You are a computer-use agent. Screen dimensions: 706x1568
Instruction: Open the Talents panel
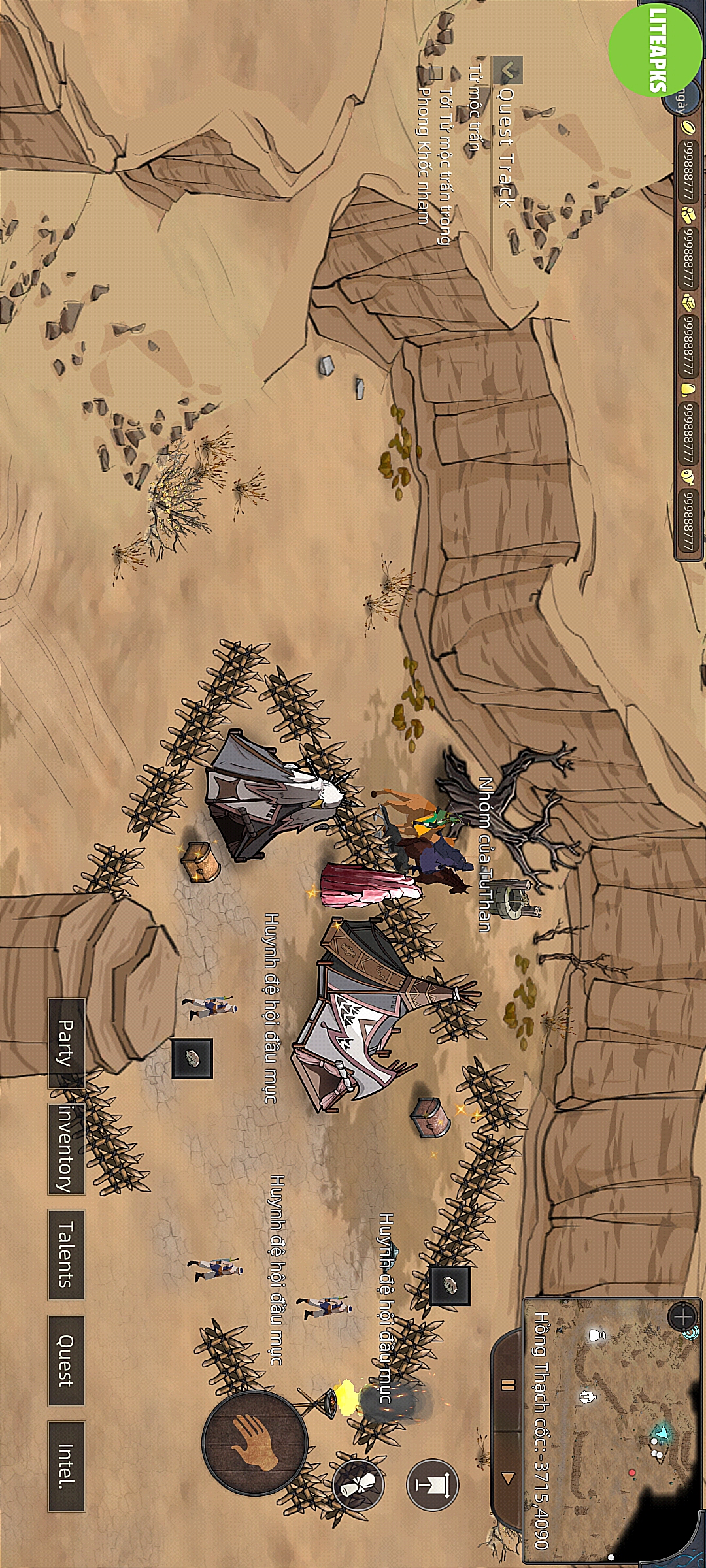click(67, 1254)
